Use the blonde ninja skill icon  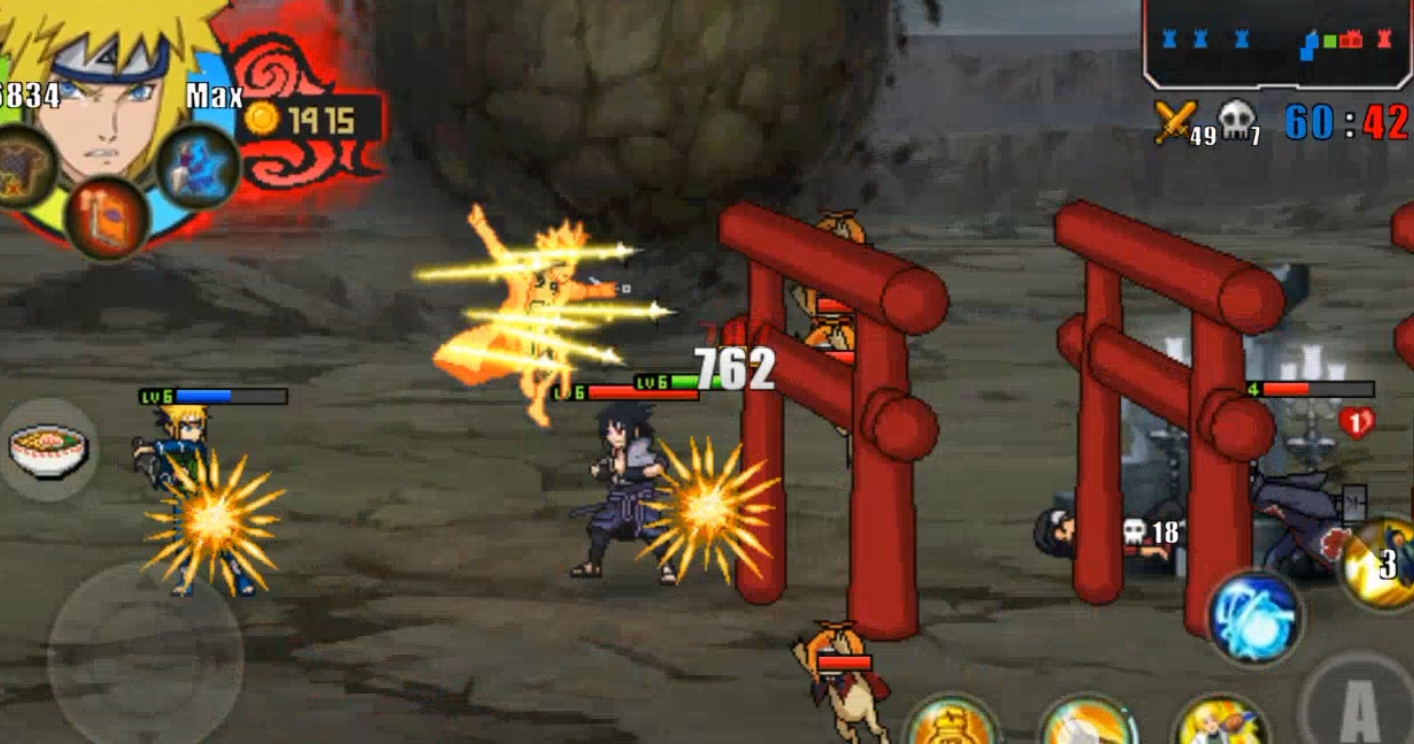click(x=1221, y=724)
